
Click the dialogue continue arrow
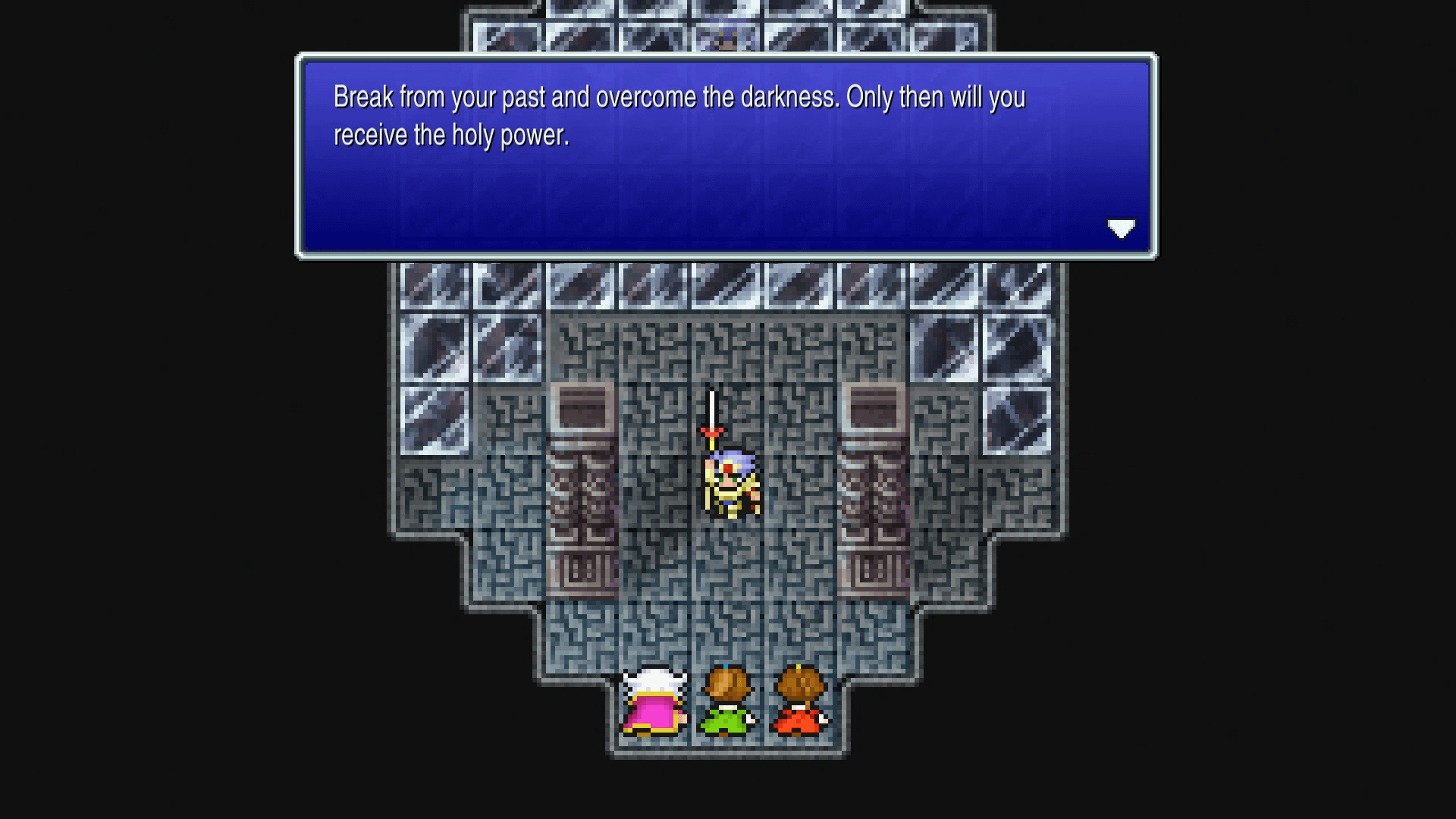point(1122,229)
